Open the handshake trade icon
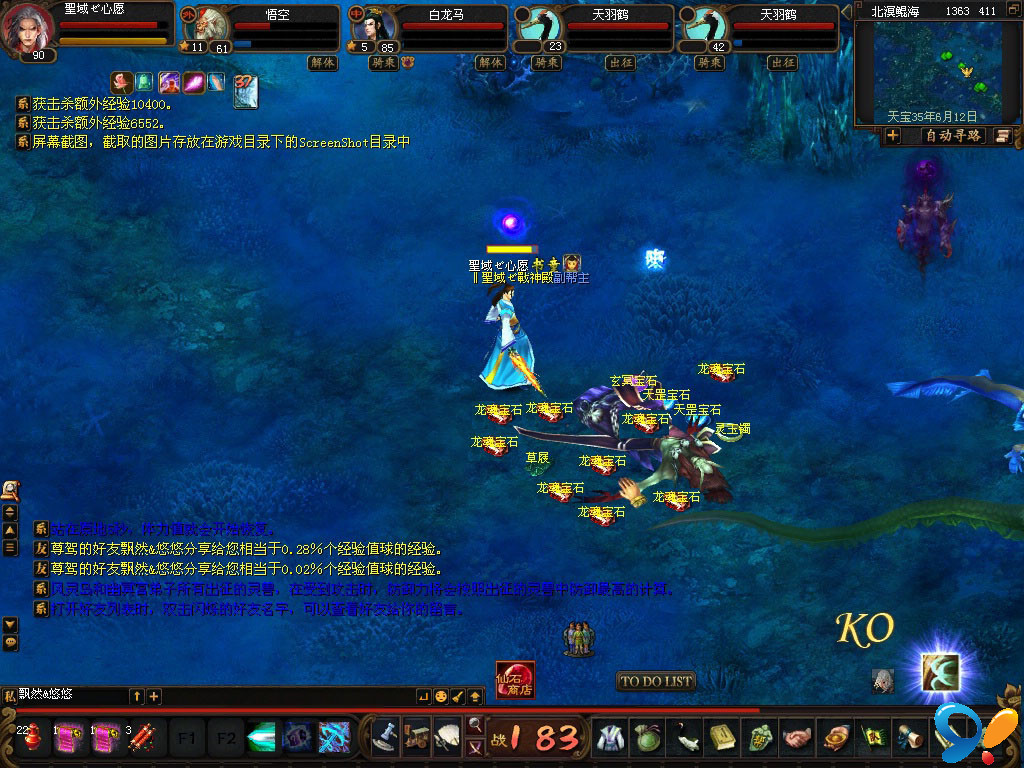The height and width of the screenshot is (768, 1024). tap(797, 738)
